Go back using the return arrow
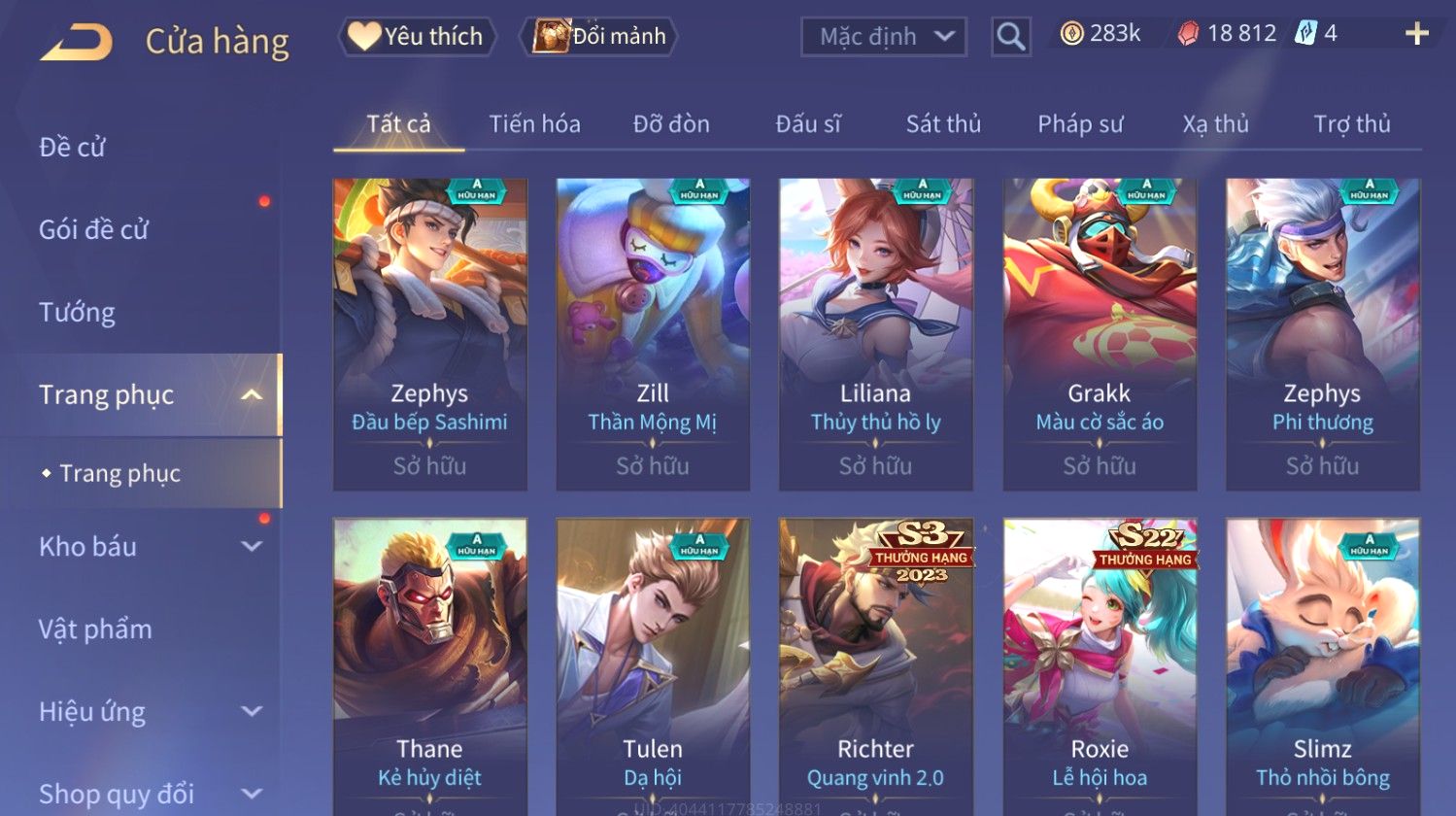The width and height of the screenshot is (1456, 816). 76,41
